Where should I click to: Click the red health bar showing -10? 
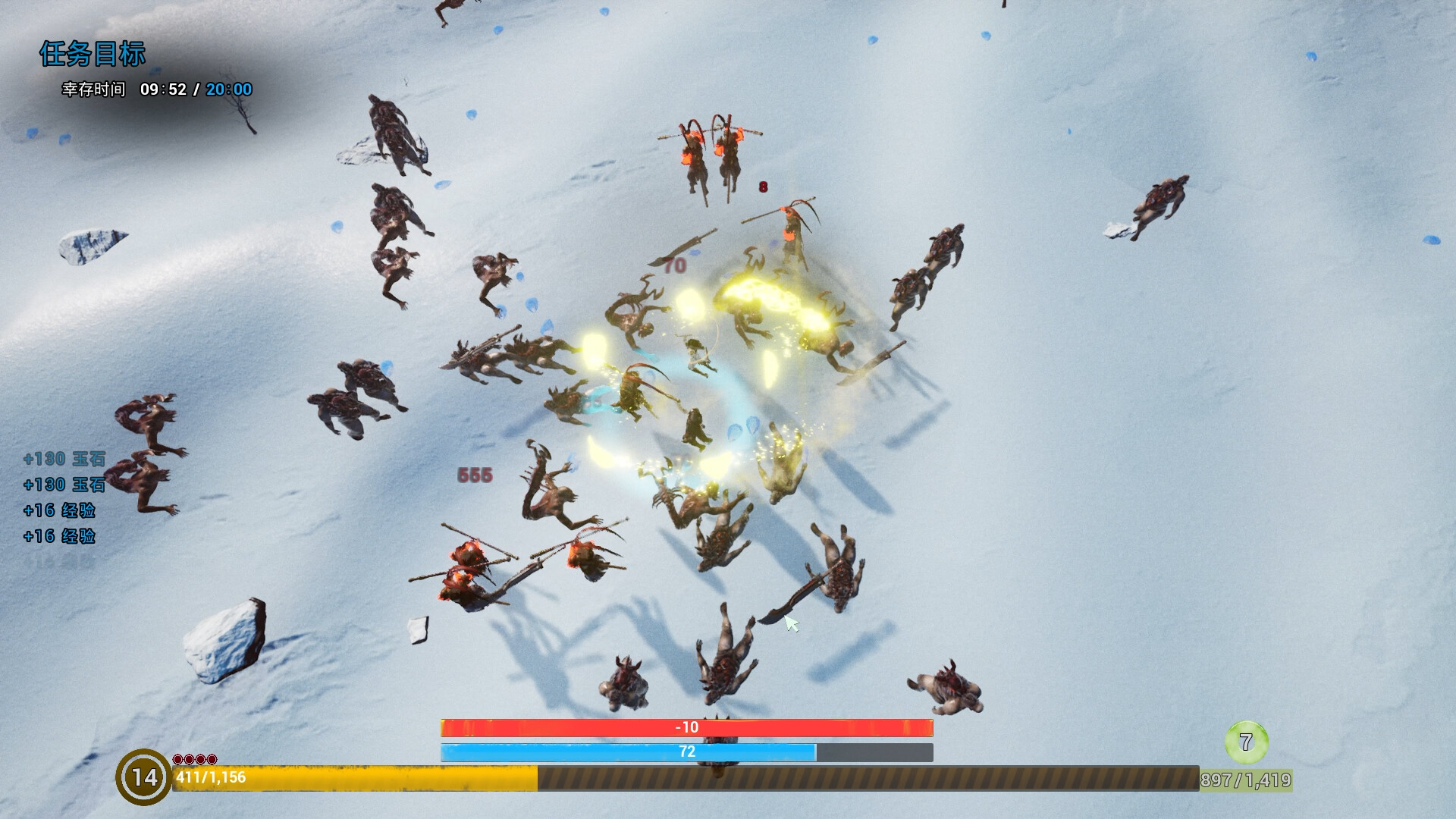pyautogui.click(x=686, y=726)
